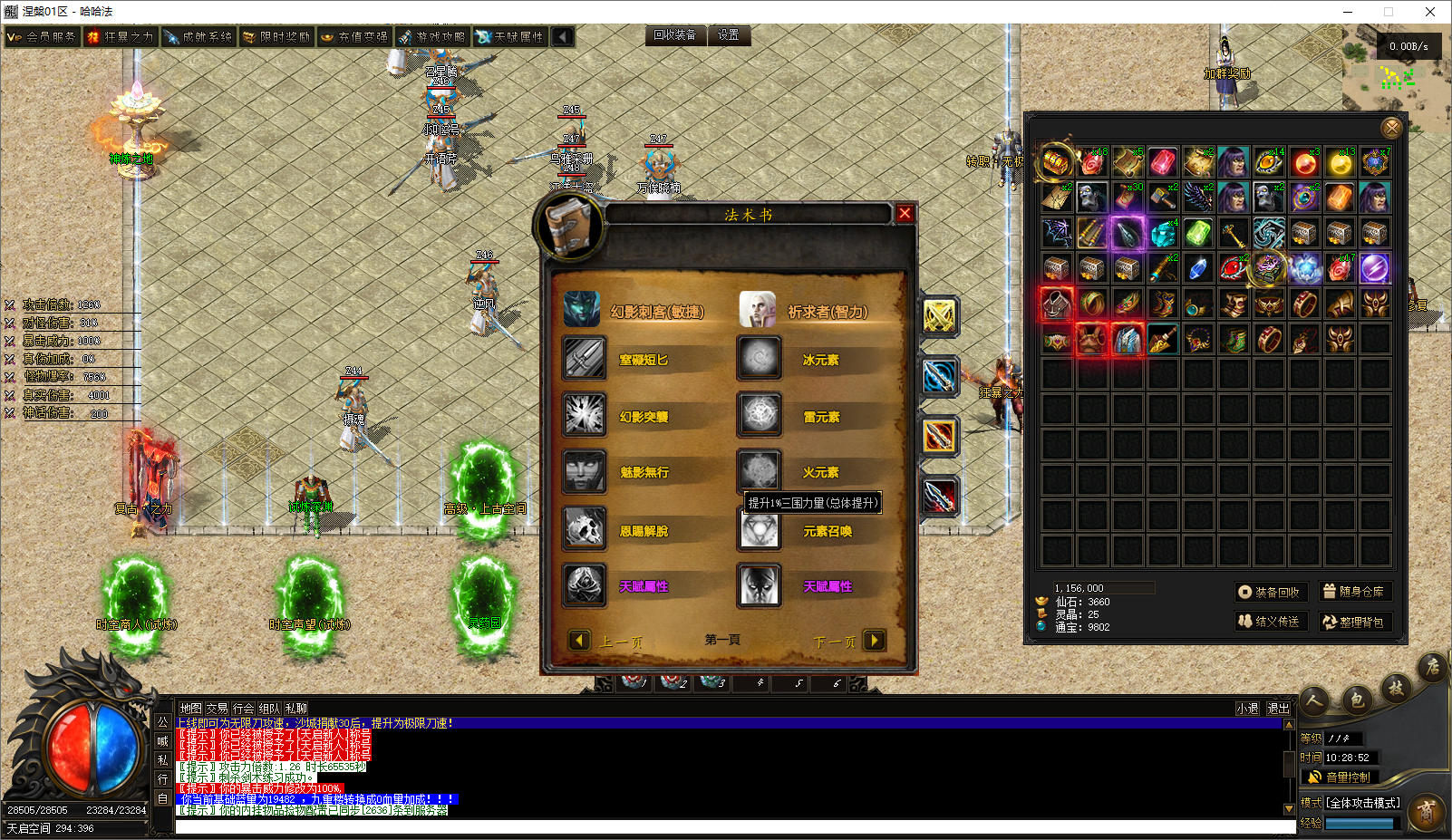Choose the 元素召喚 spell icon
The image size is (1452, 840).
point(760,531)
